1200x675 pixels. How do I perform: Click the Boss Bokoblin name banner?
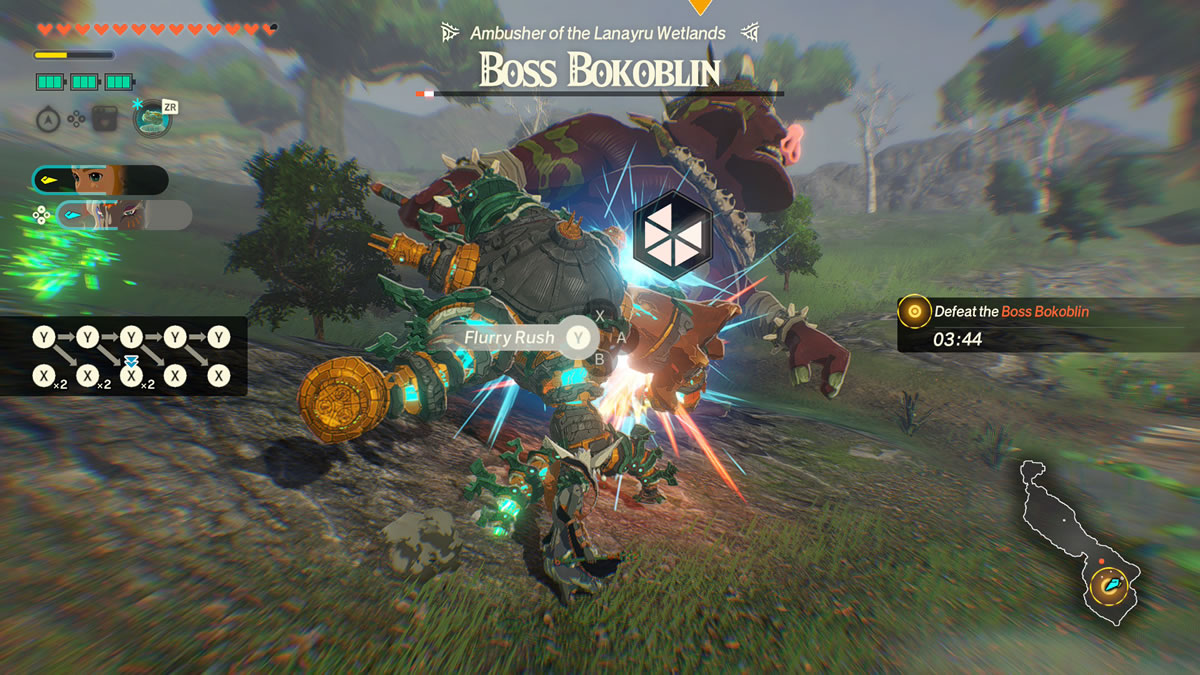tap(598, 68)
